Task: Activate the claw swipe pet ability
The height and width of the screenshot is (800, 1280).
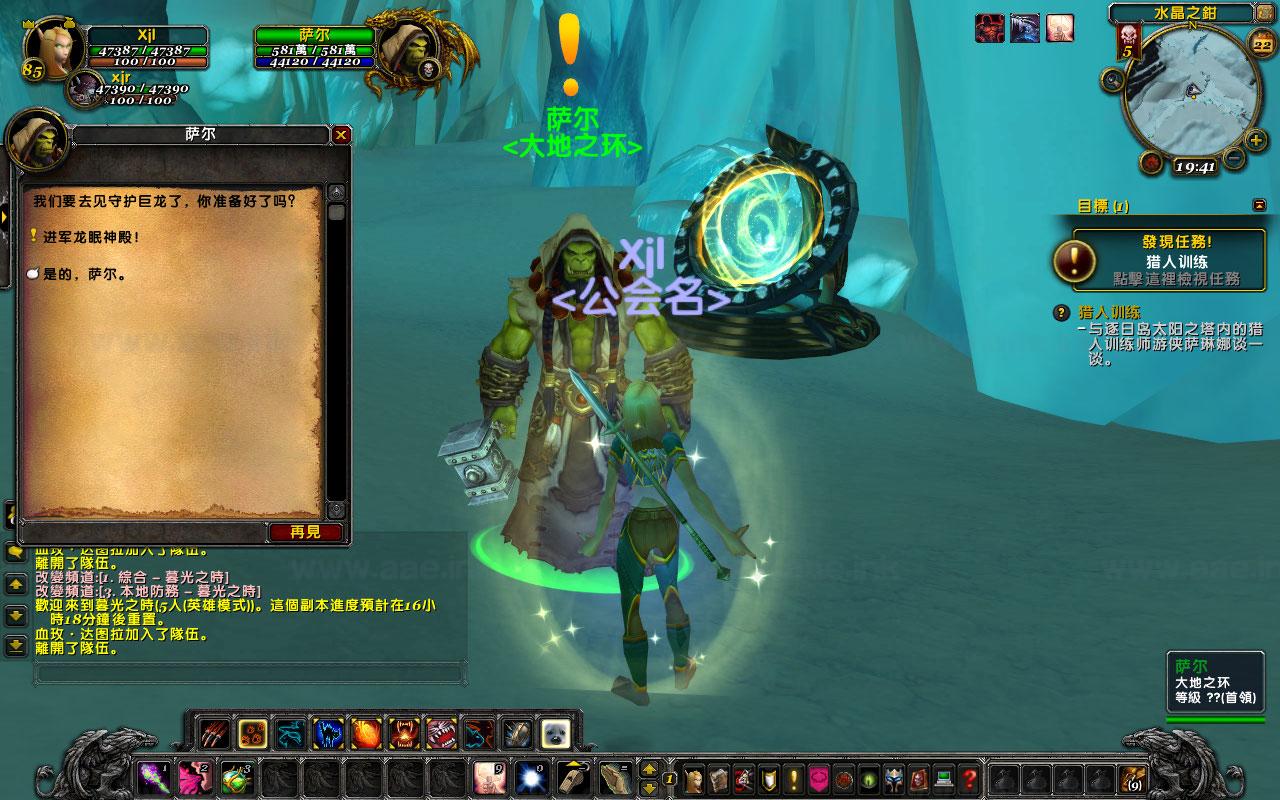Action: (x=213, y=734)
